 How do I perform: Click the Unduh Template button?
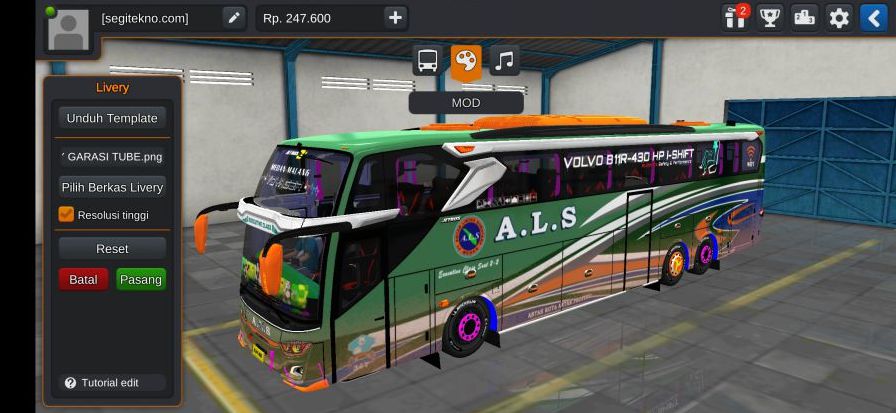[112, 118]
